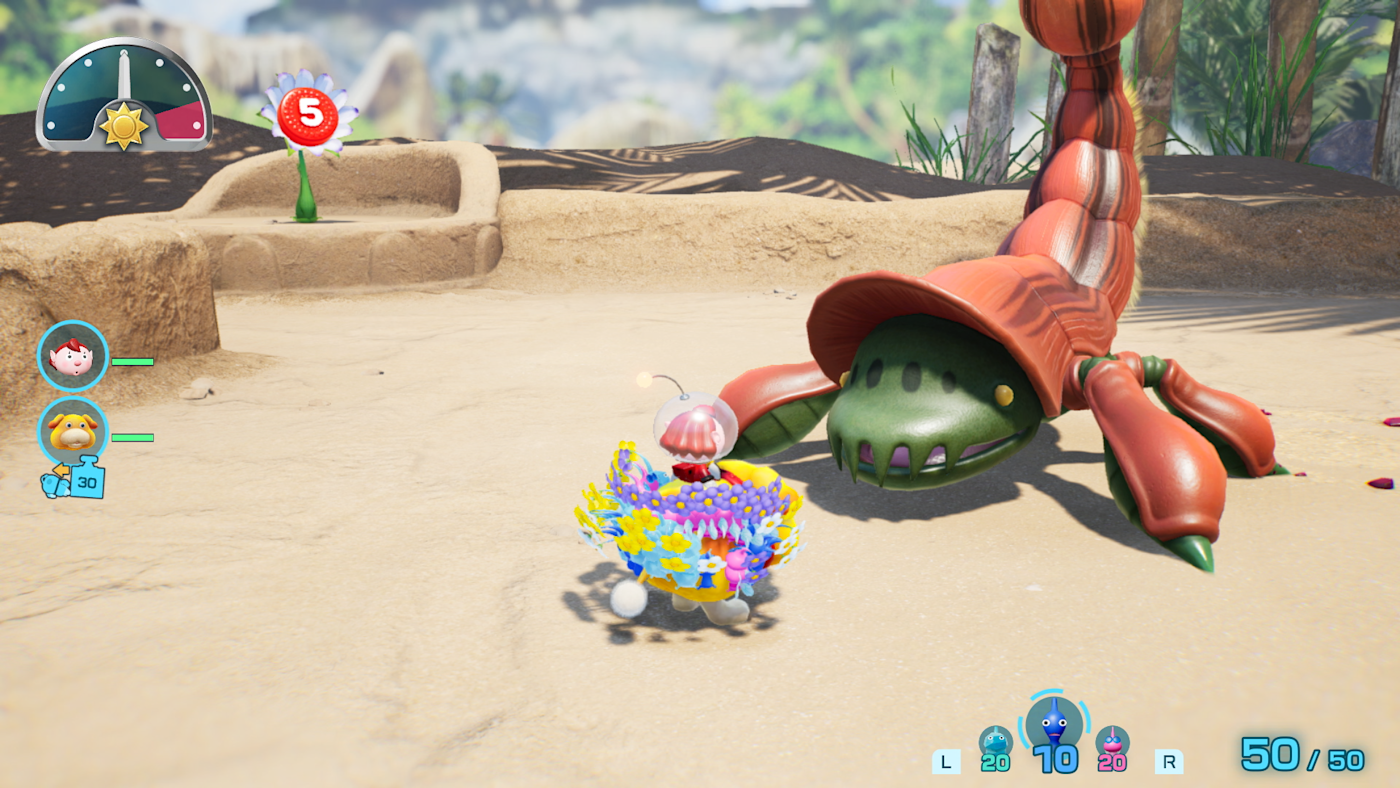Viewport: 1400px width, 788px height.
Task: Select the red-haired captain portrait
Action: (x=72, y=356)
